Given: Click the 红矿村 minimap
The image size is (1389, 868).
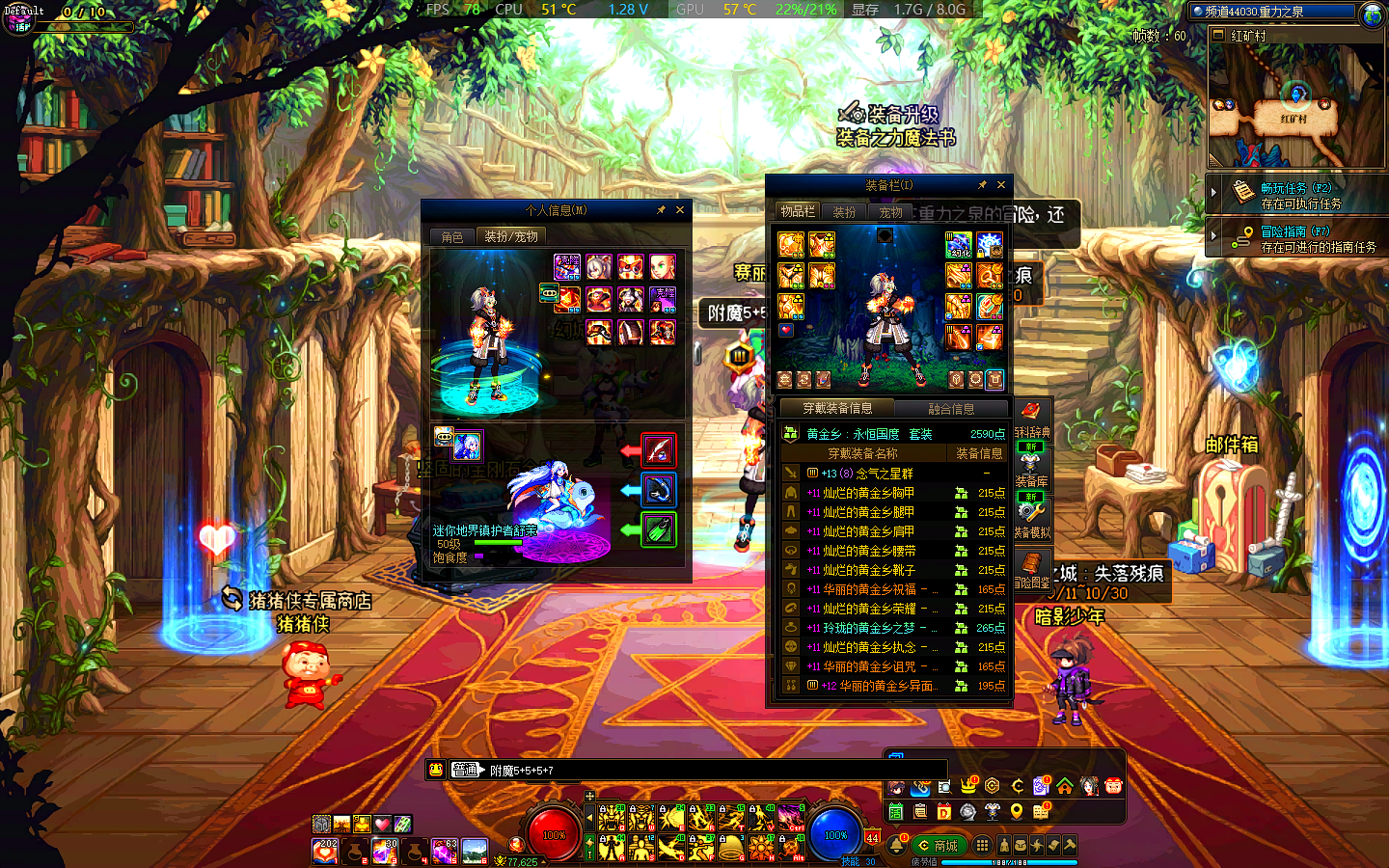Looking at the screenshot, I should (x=1295, y=107).
